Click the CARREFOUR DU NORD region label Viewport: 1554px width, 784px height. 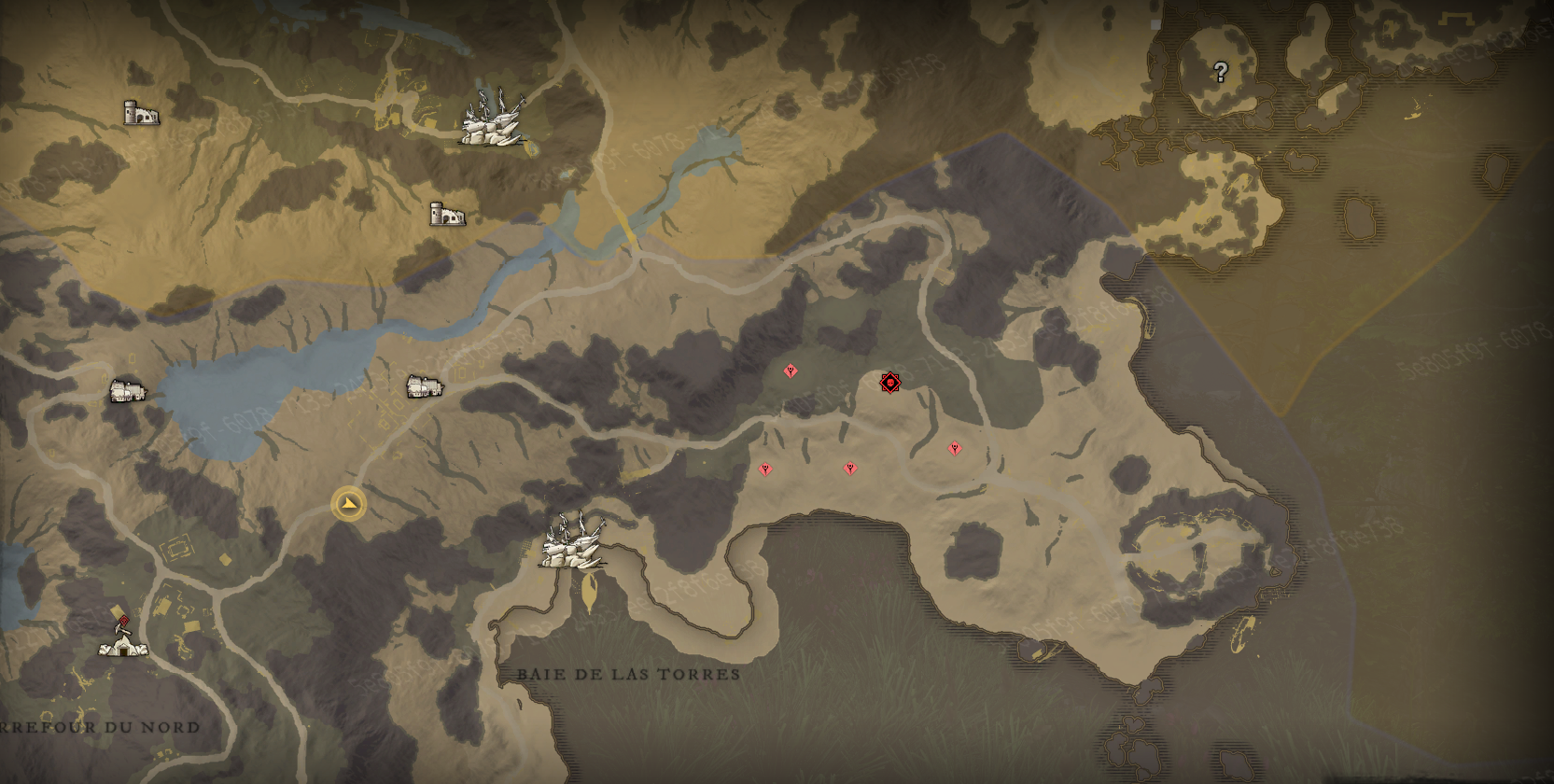click(98, 726)
